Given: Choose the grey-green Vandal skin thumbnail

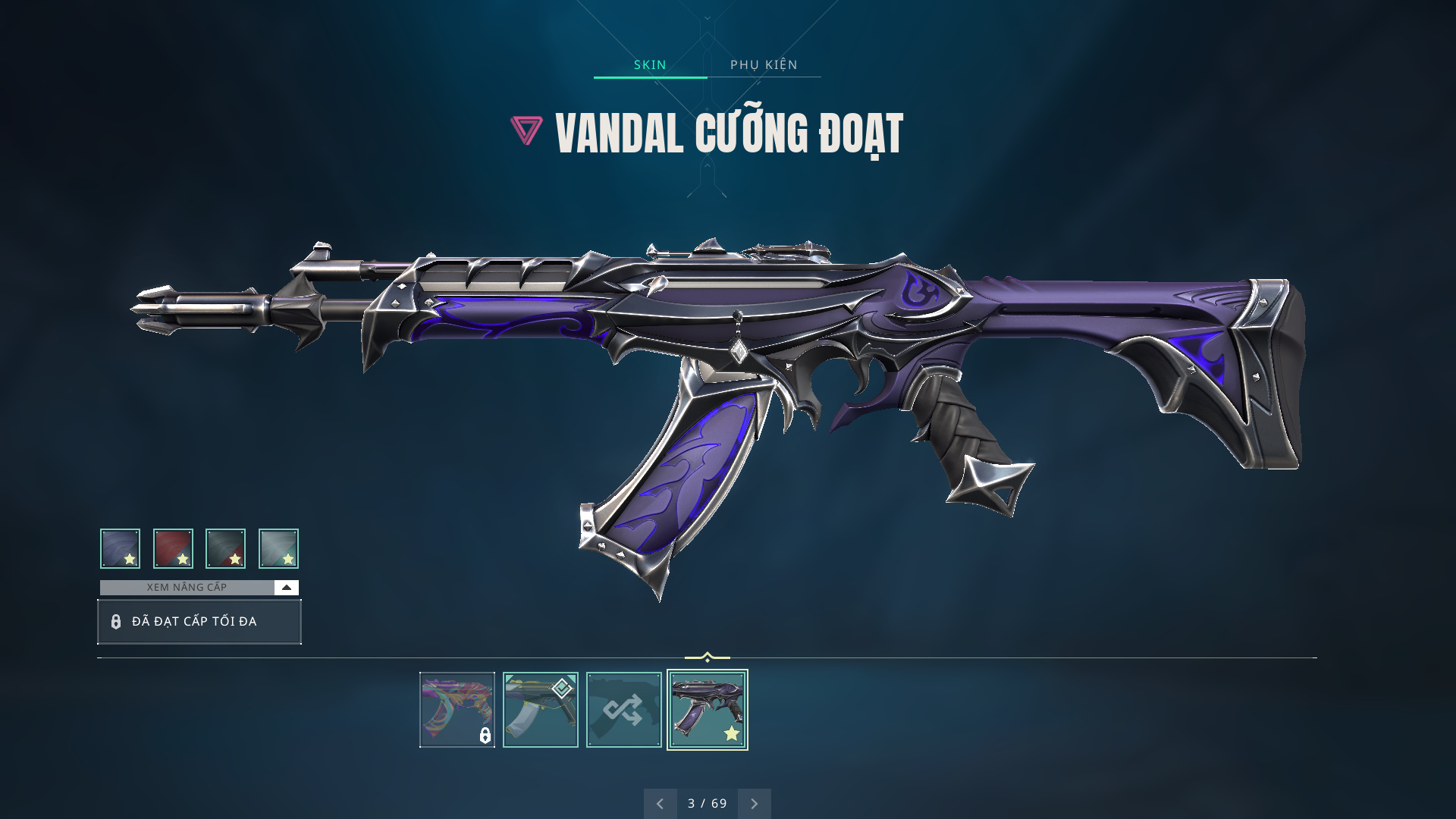Looking at the screenshot, I should (x=540, y=710).
